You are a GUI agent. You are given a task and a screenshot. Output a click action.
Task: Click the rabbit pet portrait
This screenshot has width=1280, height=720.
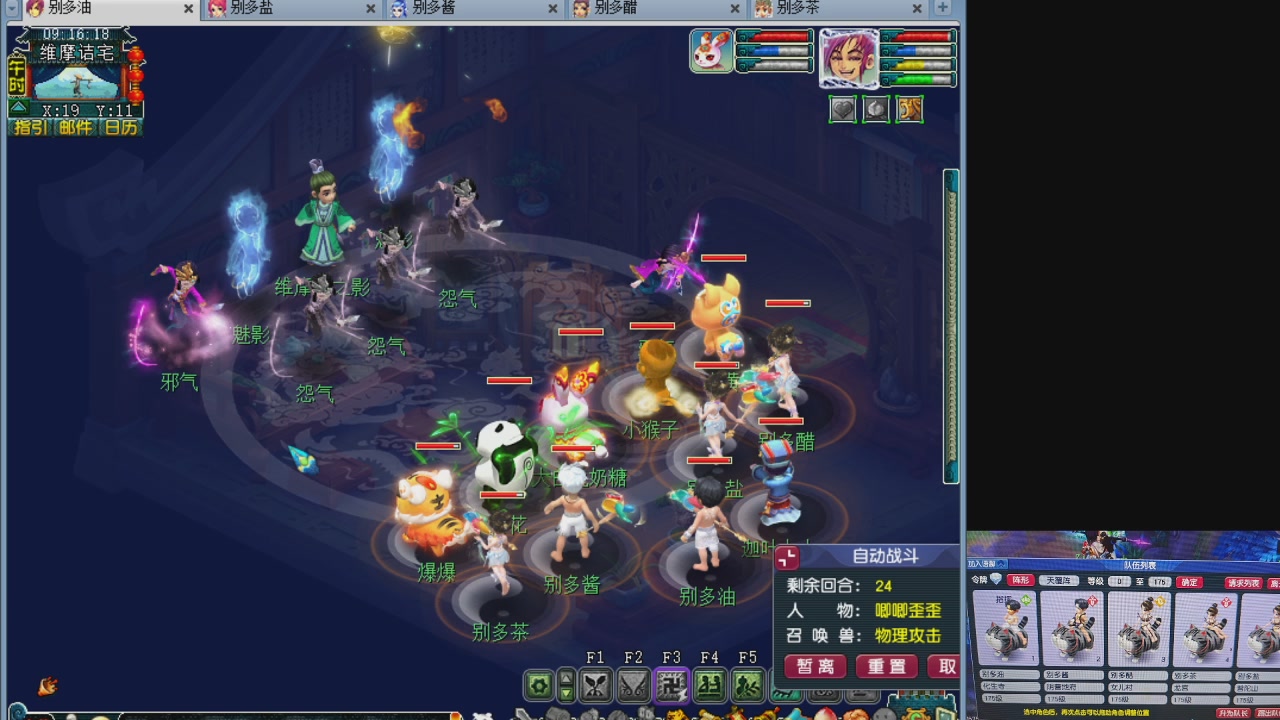pos(711,51)
